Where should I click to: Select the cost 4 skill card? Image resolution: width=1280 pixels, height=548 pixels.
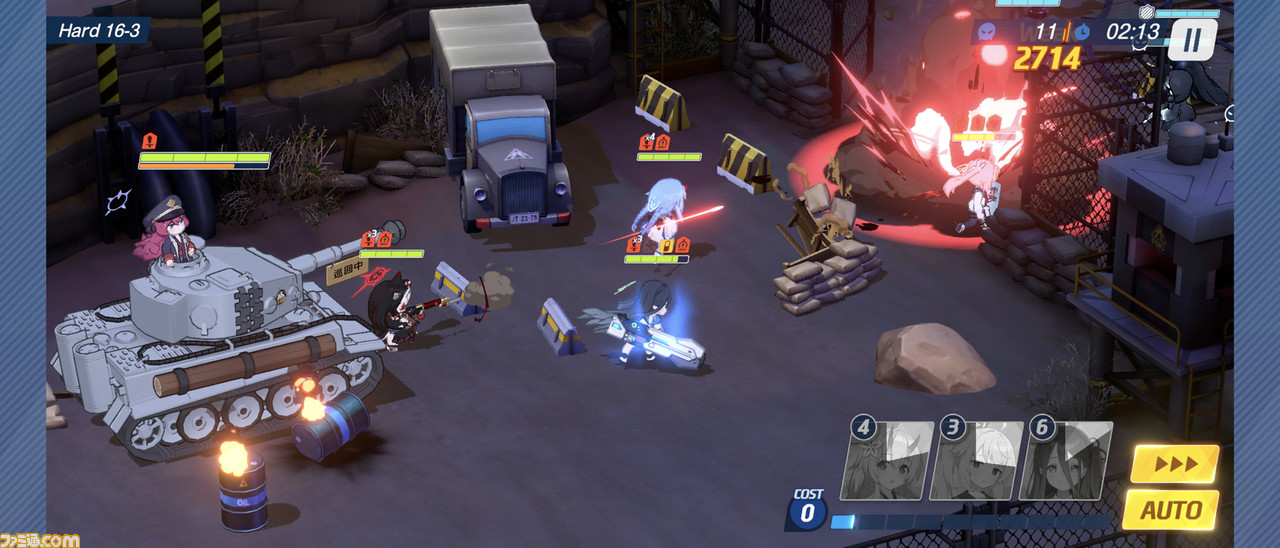click(886, 461)
